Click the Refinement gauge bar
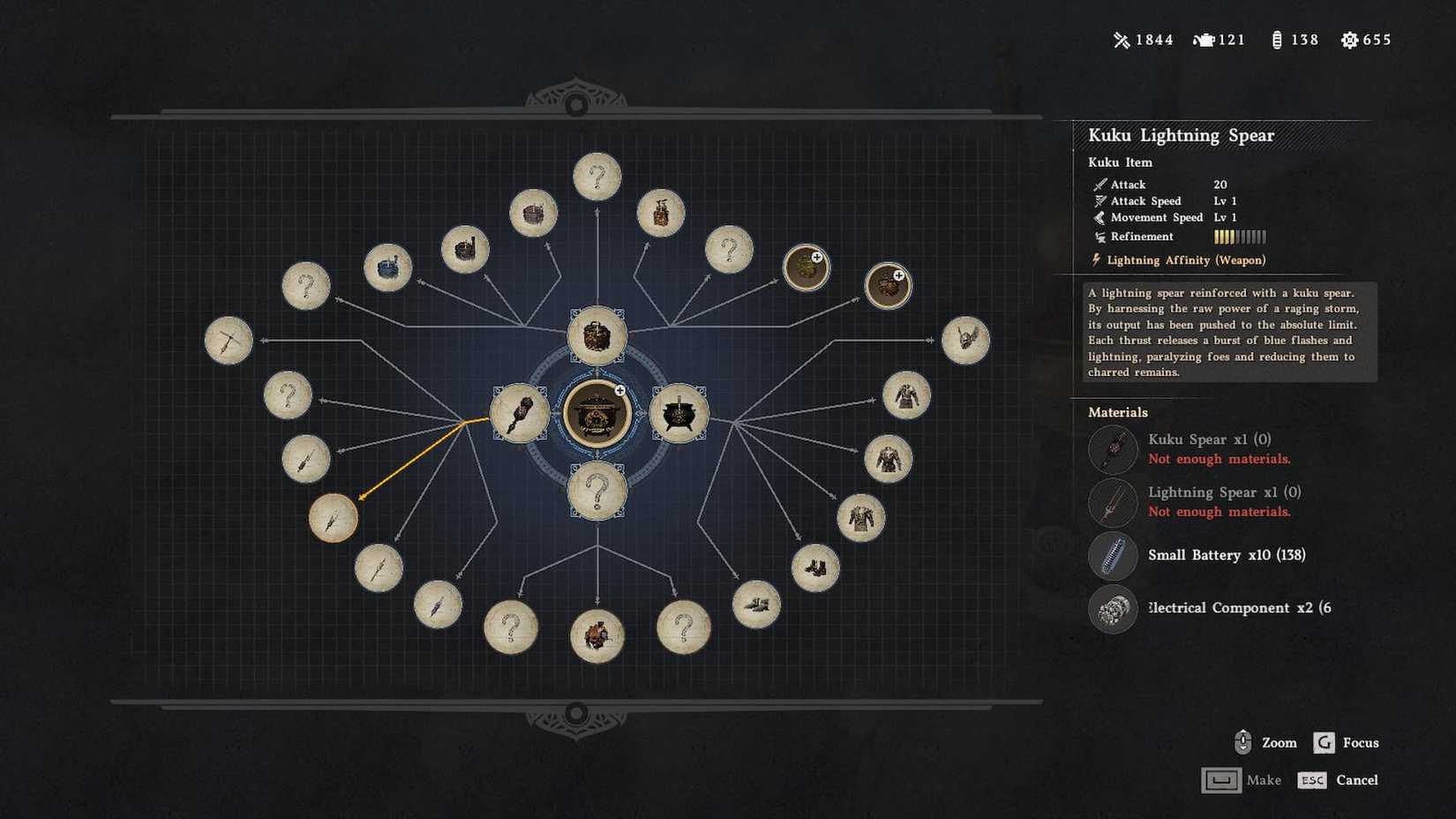 1239,237
